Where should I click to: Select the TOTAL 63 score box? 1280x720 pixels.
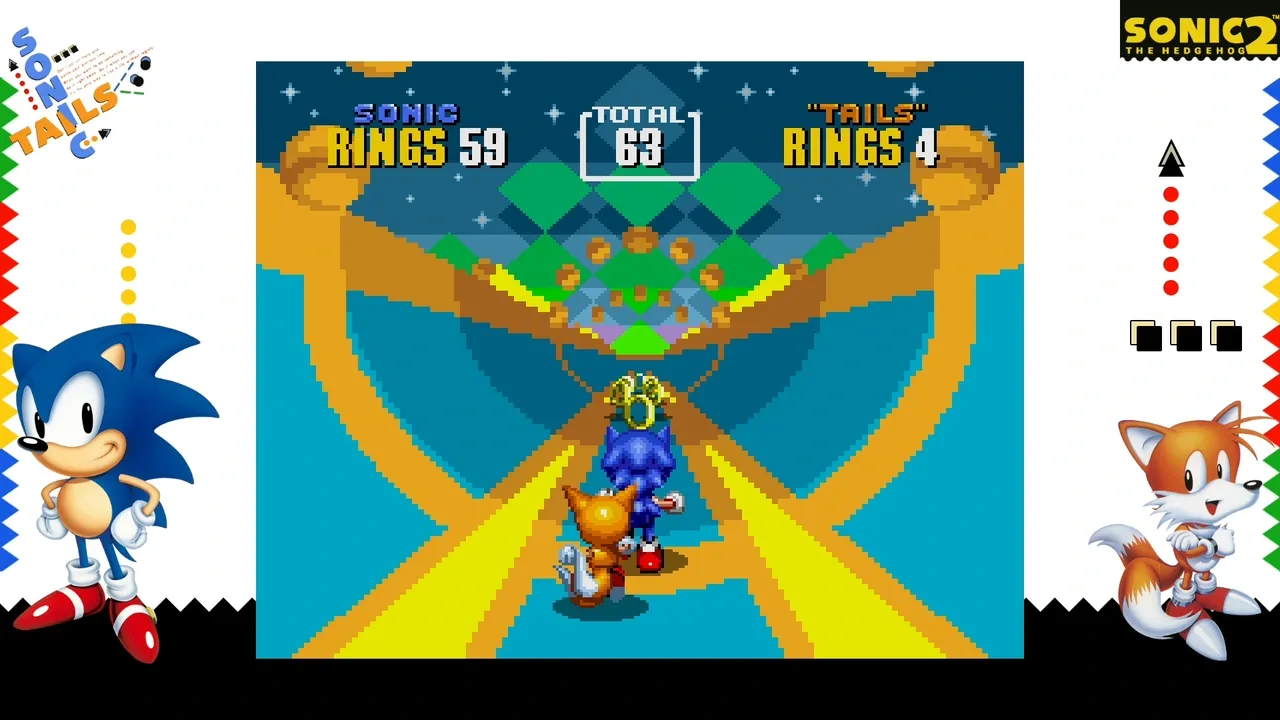638,140
